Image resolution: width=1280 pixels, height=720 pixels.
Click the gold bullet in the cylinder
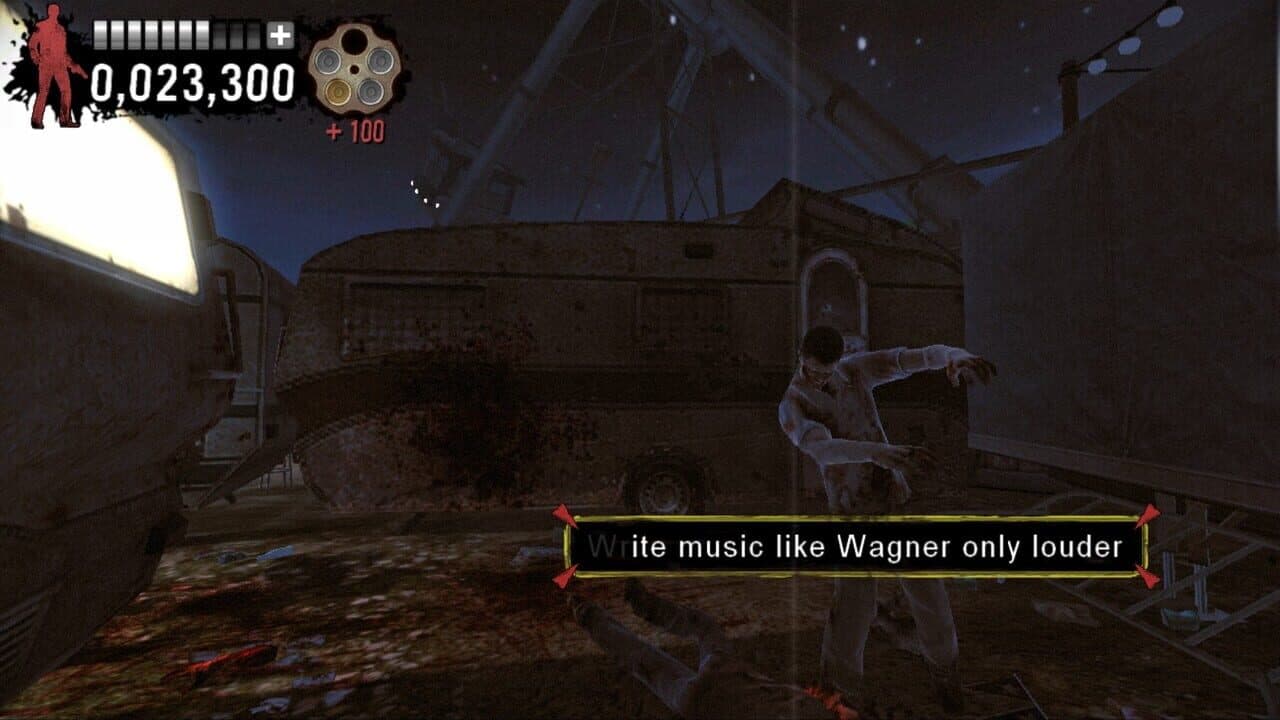[x=337, y=92]
